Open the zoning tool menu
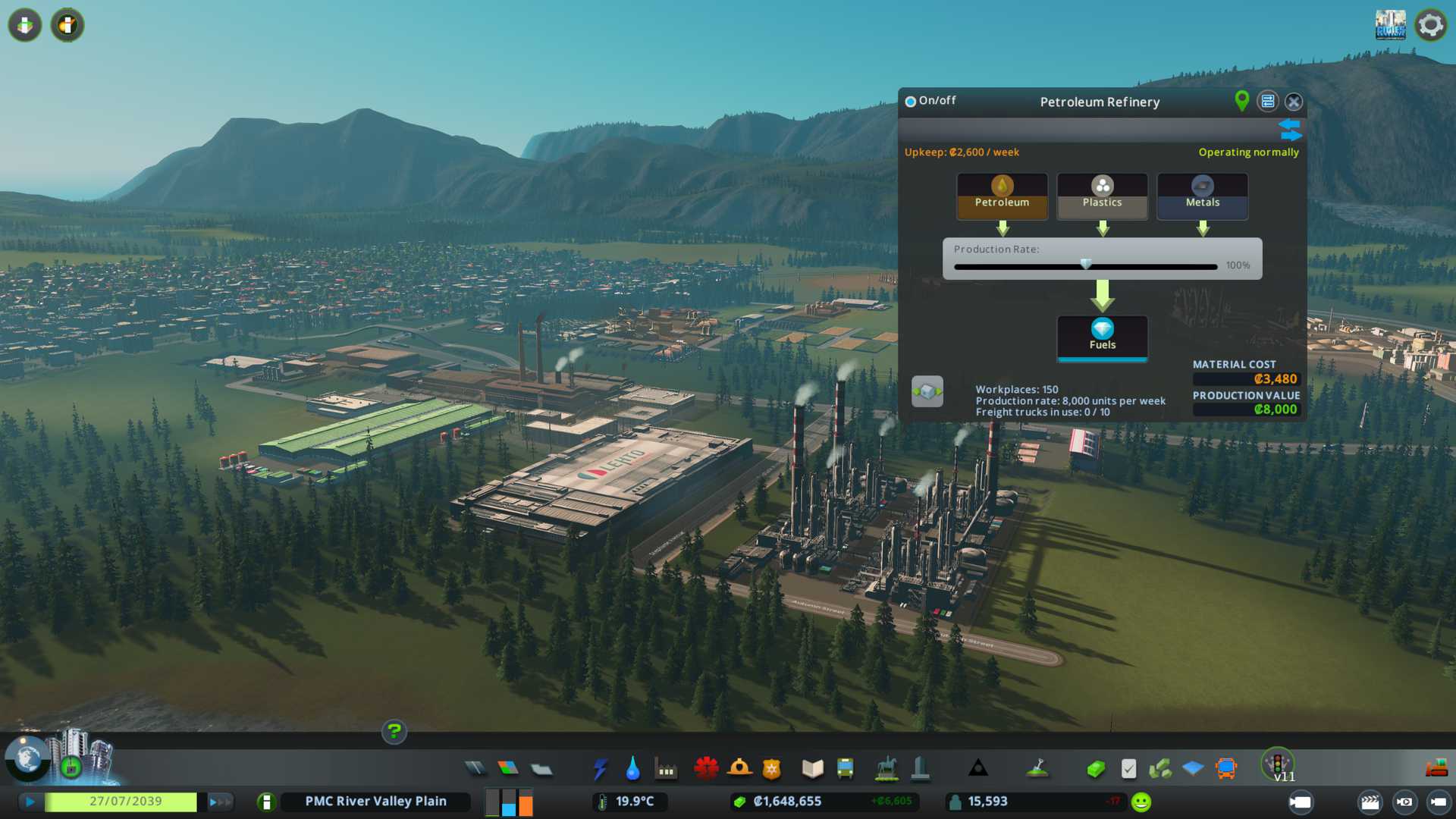Screen dimensions: 1456x819 [508, 769]
